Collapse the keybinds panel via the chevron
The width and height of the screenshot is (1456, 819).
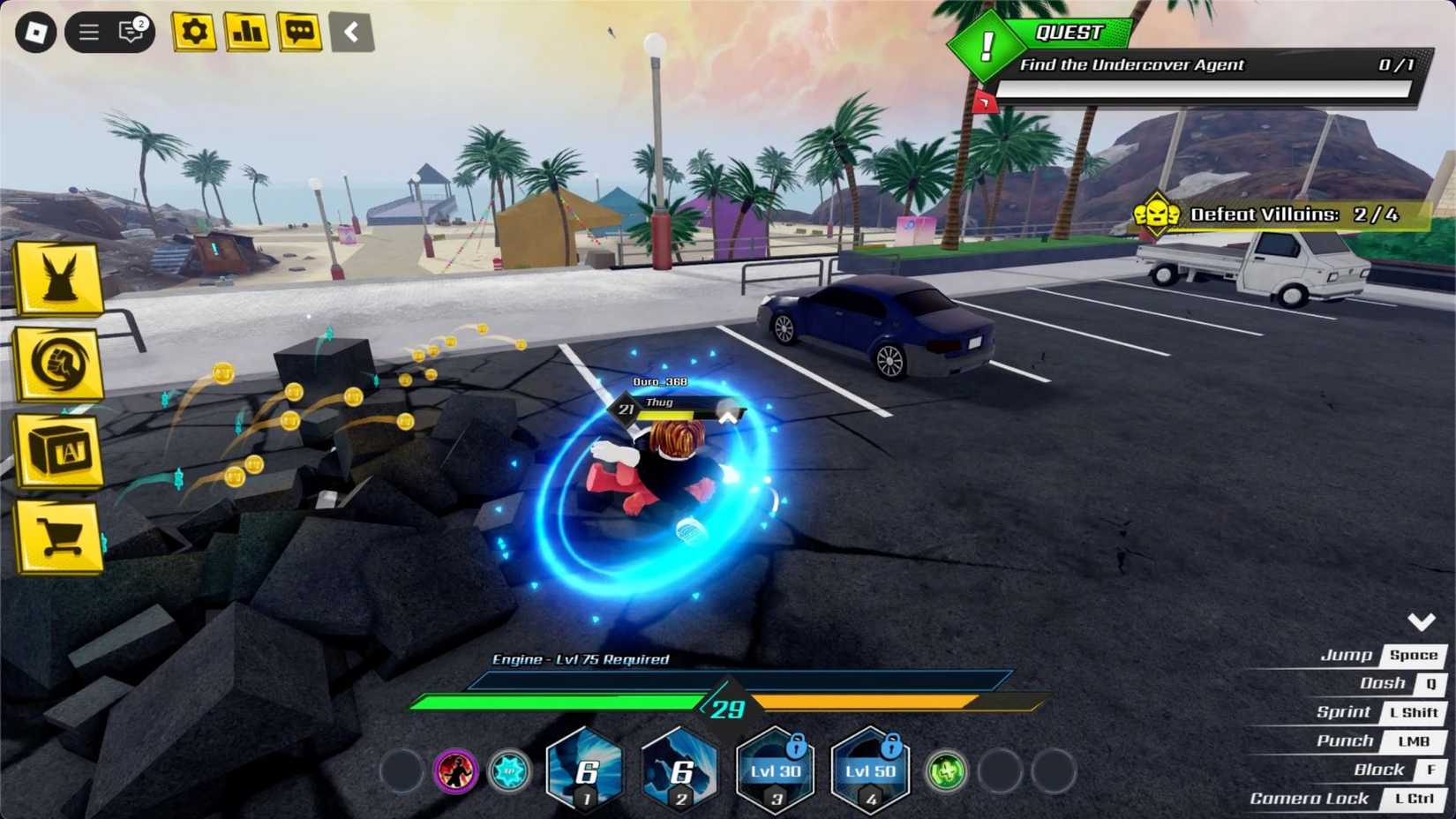coord(1422,620)
